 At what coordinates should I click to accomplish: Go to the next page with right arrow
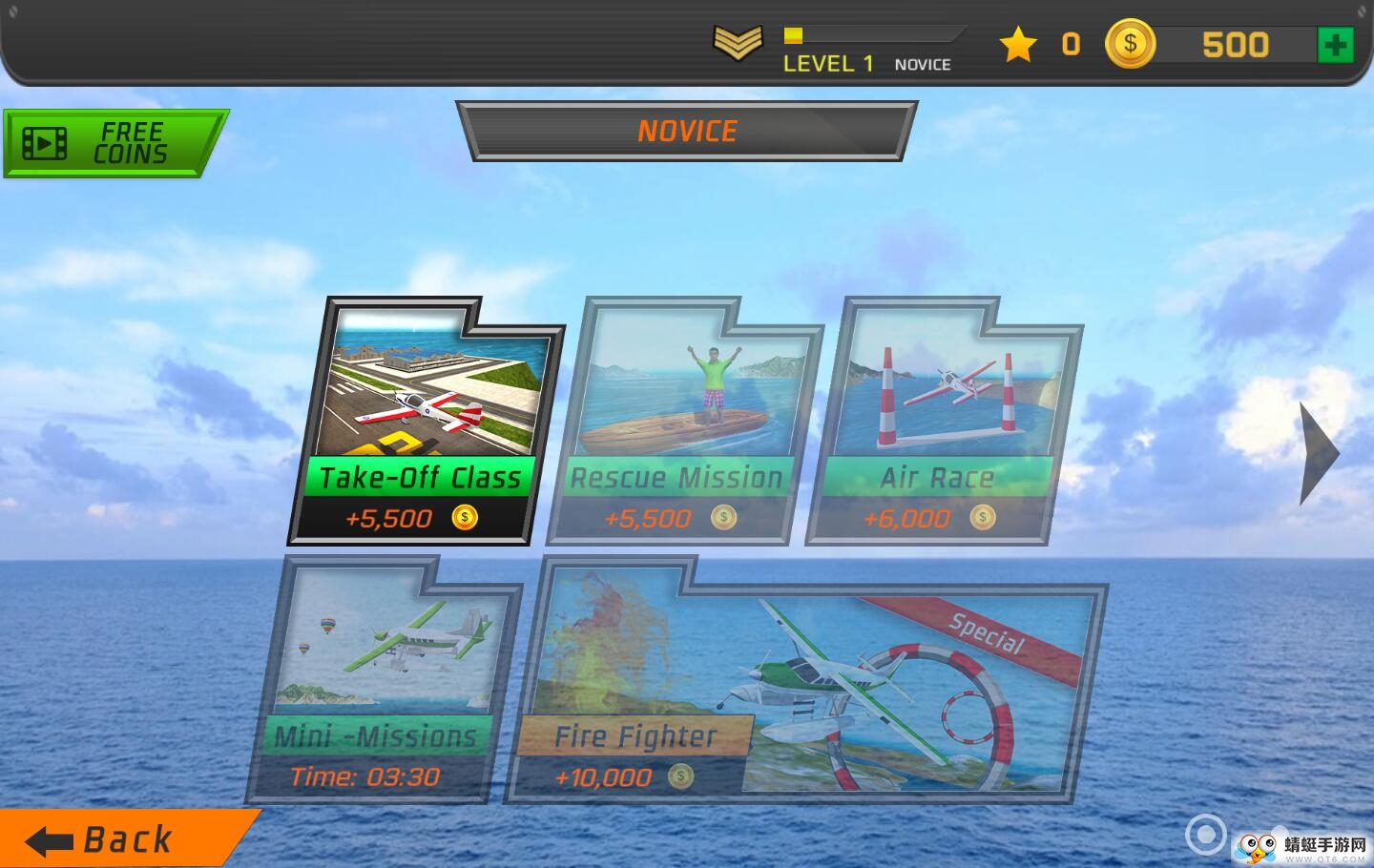click(x=1320, y=453)
